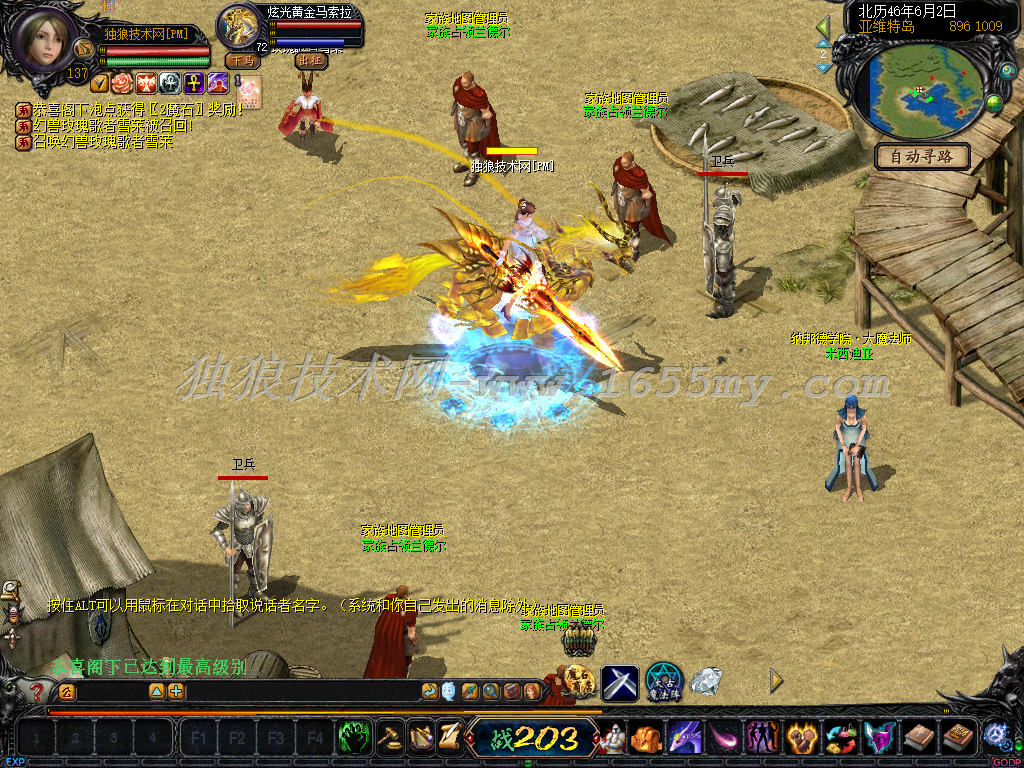
Task: Click the magnifying glass beside the minimap
Action: tap(1007, 72)
